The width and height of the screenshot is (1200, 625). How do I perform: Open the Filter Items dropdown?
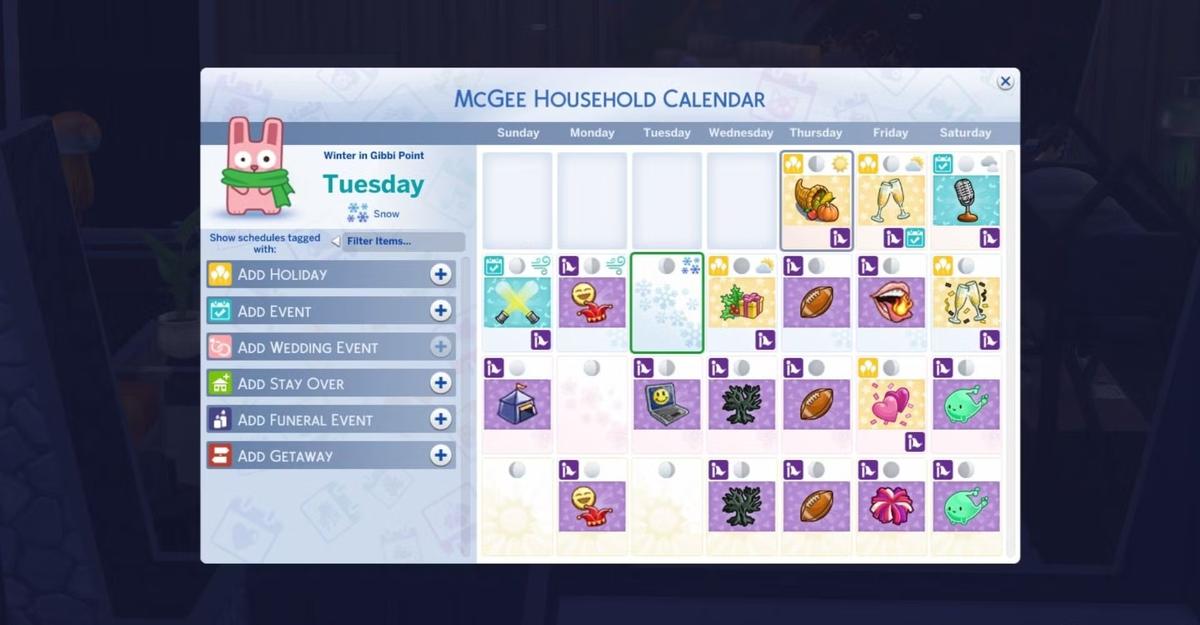click(x=400, y=241)
